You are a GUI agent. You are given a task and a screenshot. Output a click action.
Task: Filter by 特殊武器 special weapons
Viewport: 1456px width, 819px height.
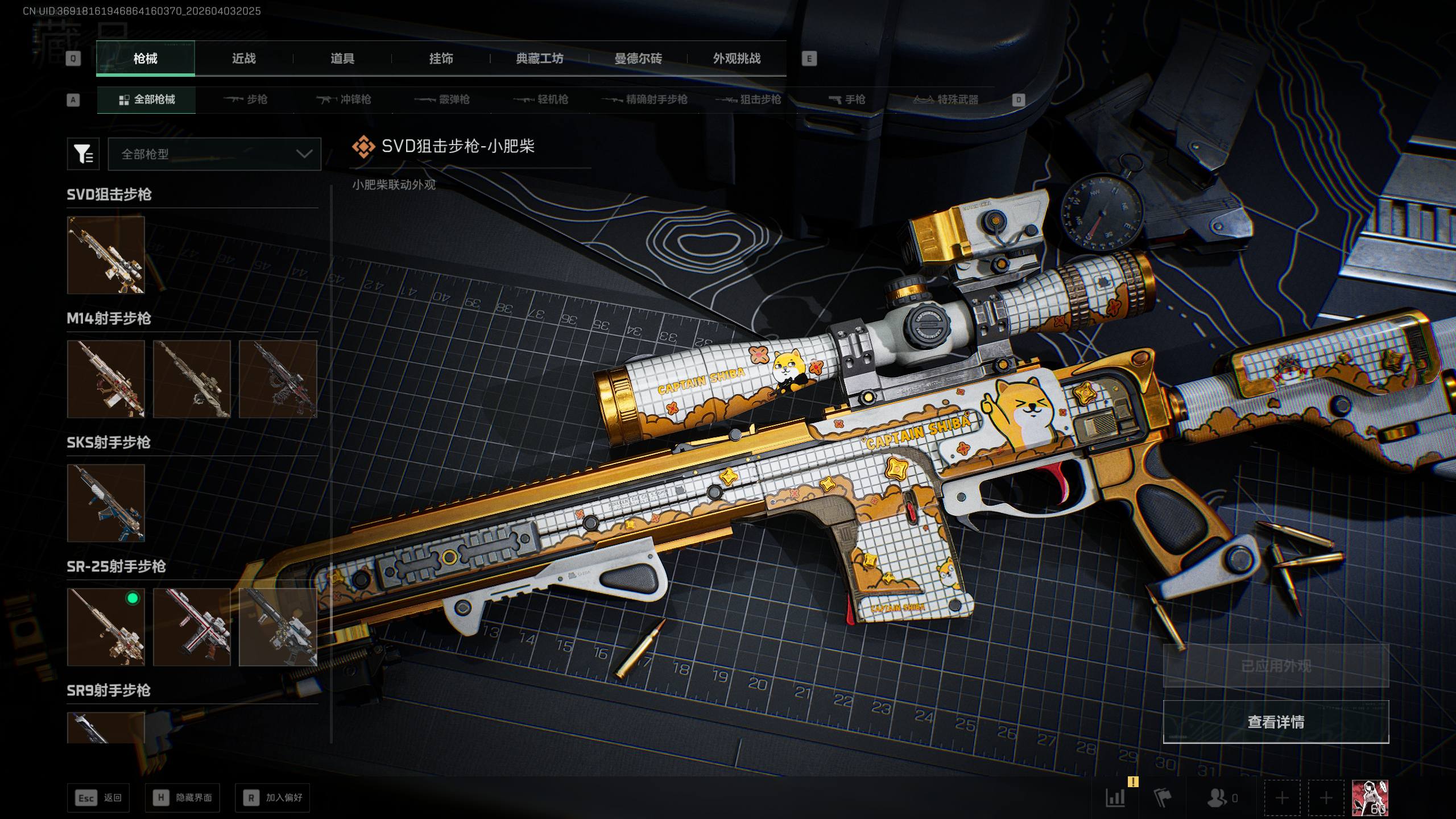(x=946, y=100)
